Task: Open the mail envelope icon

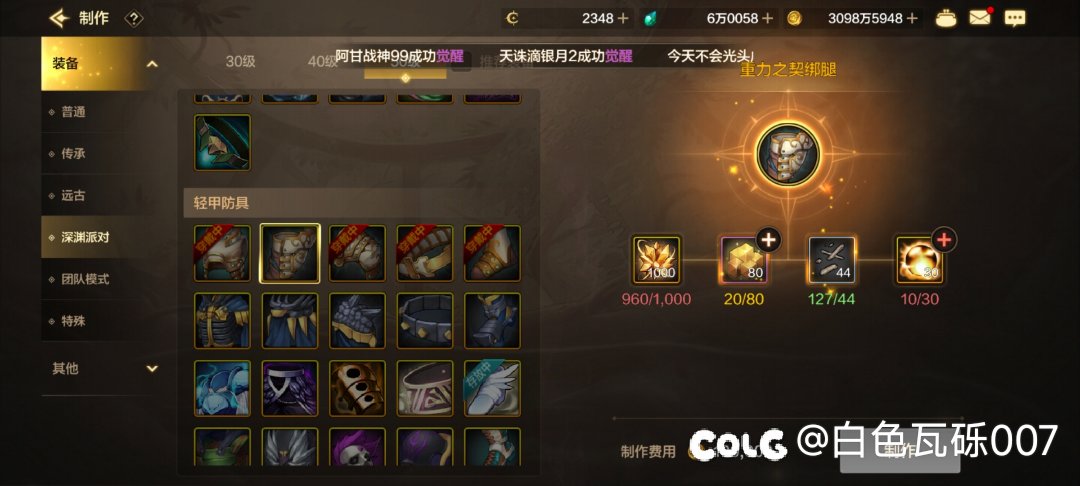Action: click(979, 18)
